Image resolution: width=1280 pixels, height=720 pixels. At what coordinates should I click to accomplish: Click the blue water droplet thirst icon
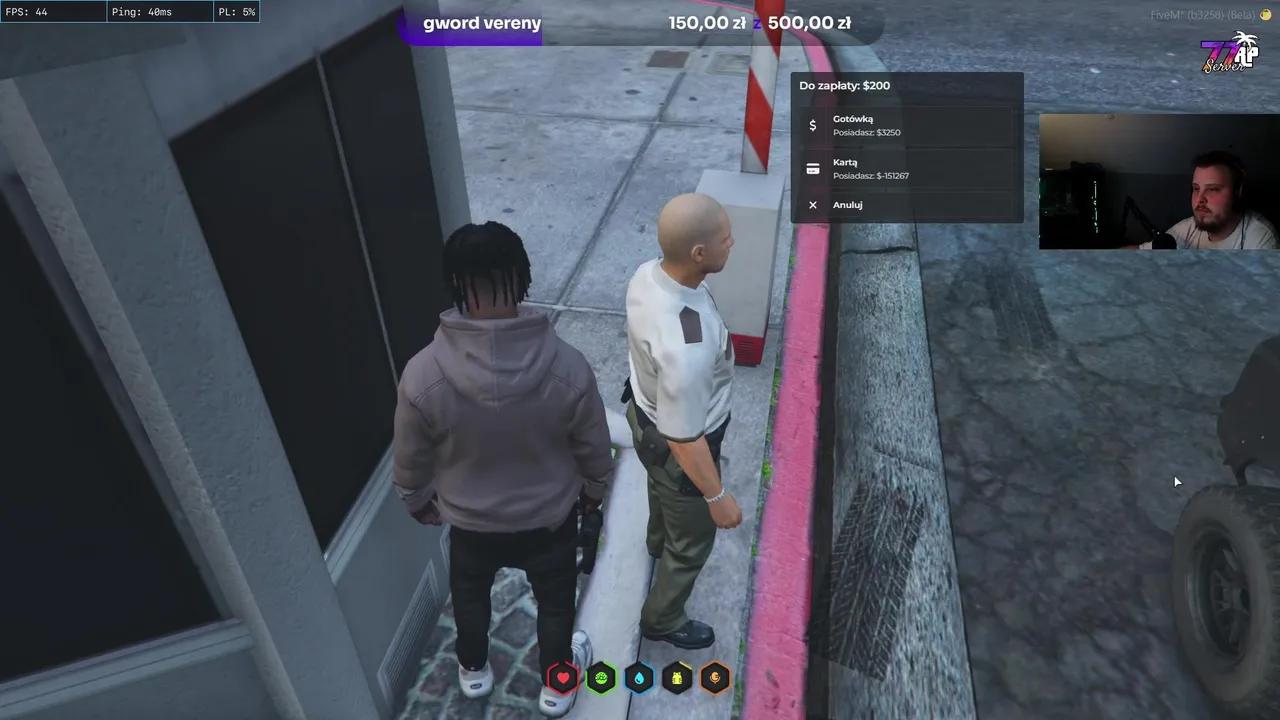coord(639,678)
